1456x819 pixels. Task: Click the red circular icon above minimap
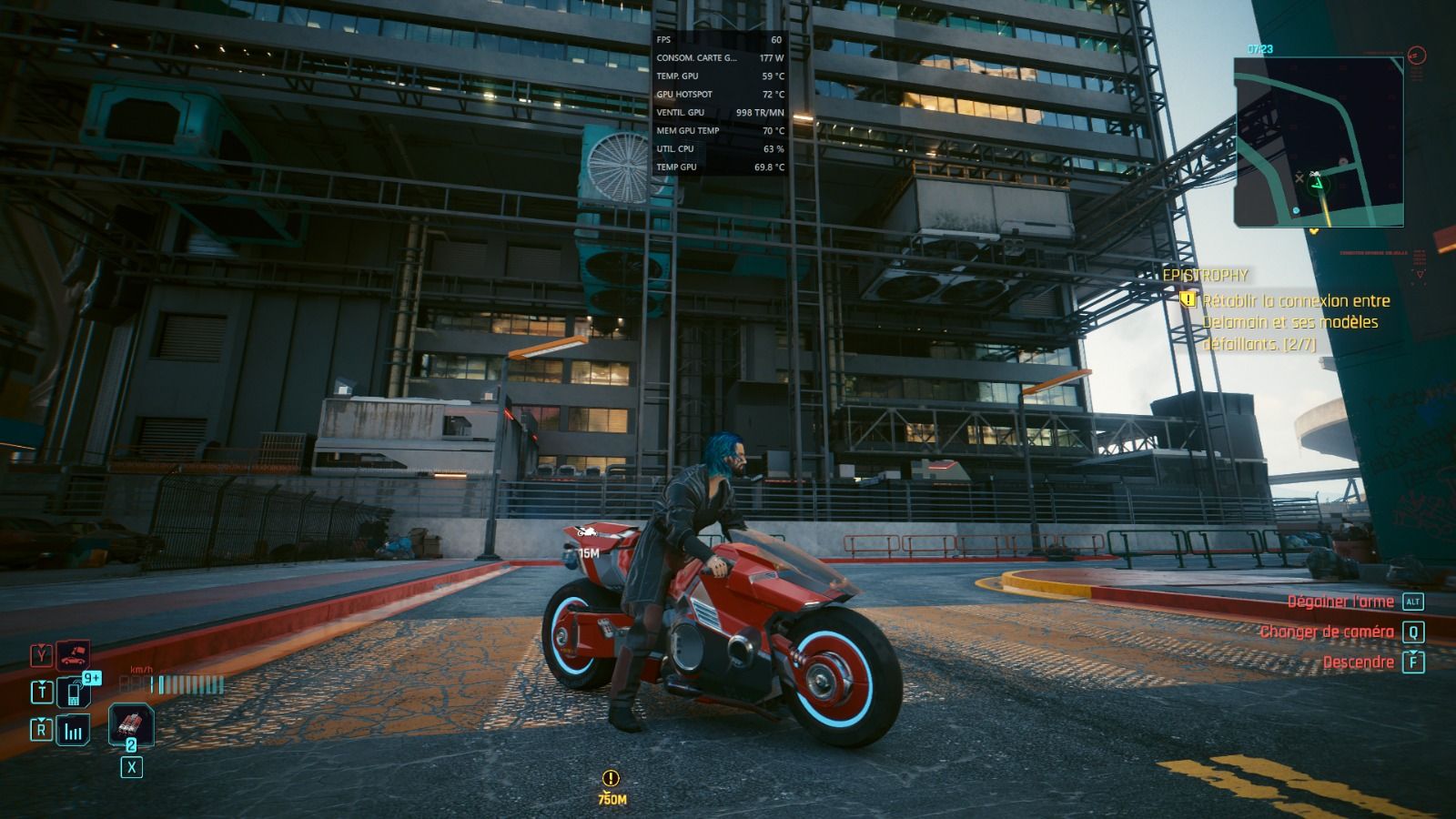click(1416, 56)
